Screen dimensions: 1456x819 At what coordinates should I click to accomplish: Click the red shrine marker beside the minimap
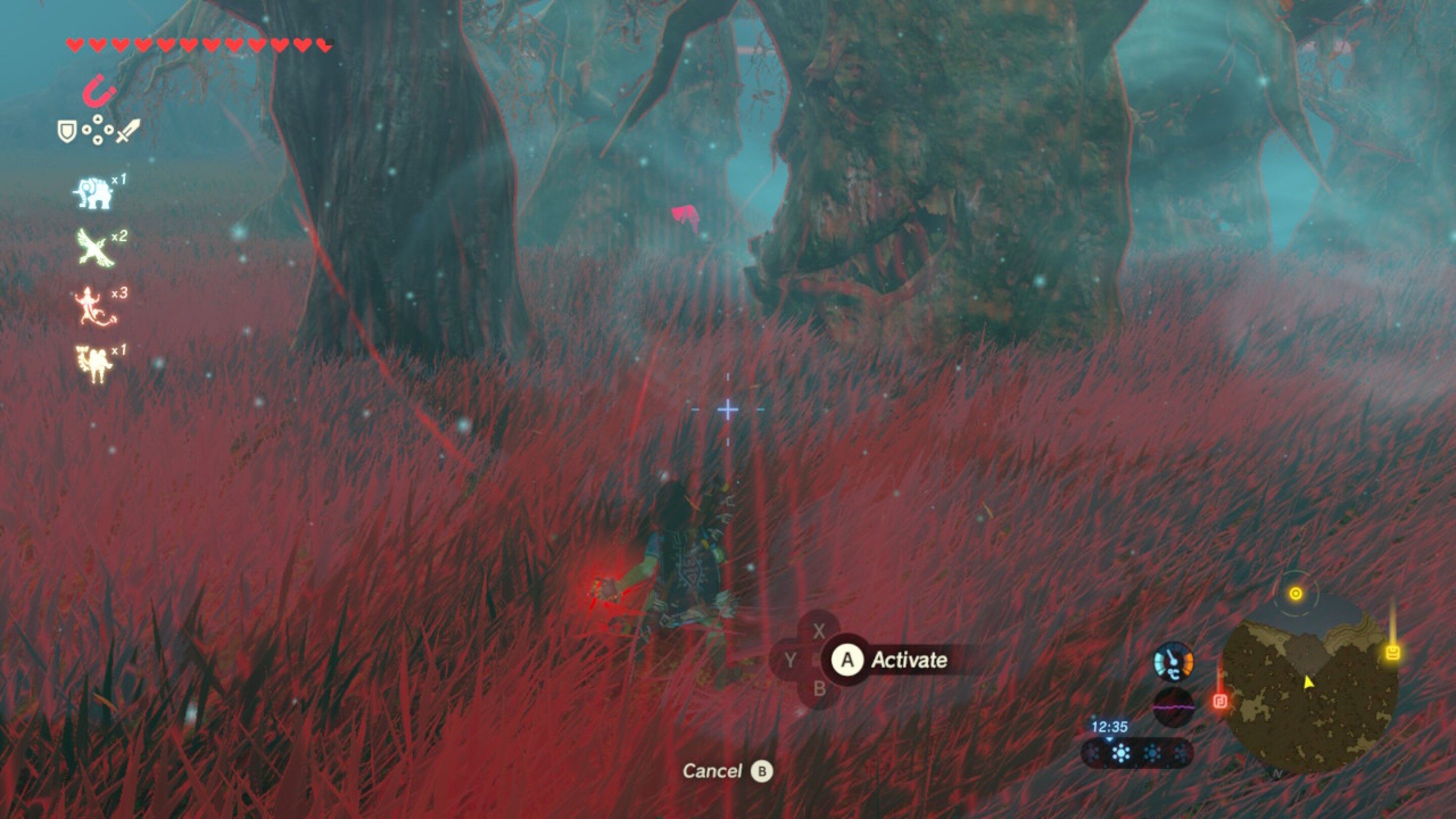point(1221,703)
